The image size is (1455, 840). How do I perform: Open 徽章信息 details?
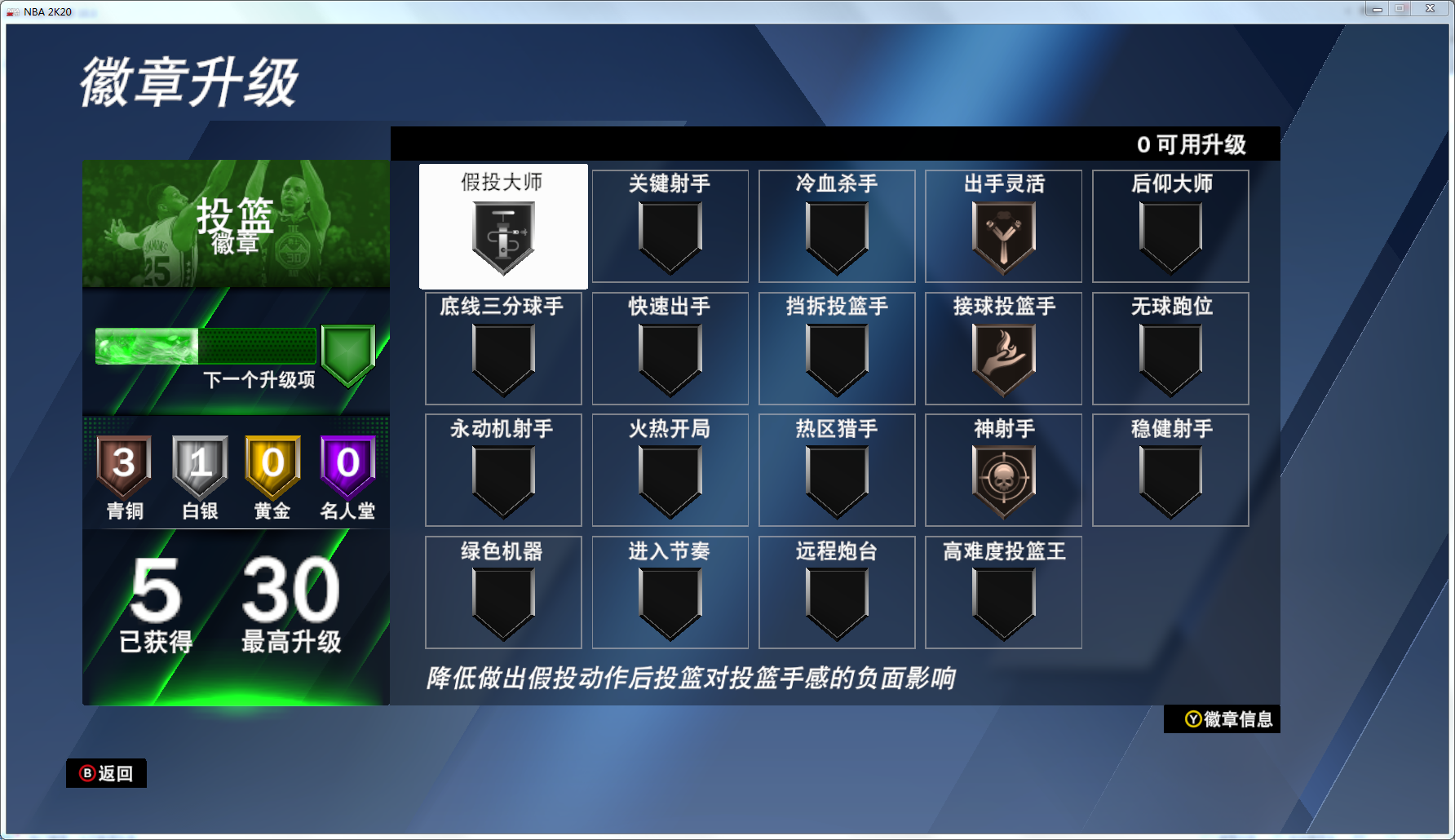click(x=1223, y=719)
